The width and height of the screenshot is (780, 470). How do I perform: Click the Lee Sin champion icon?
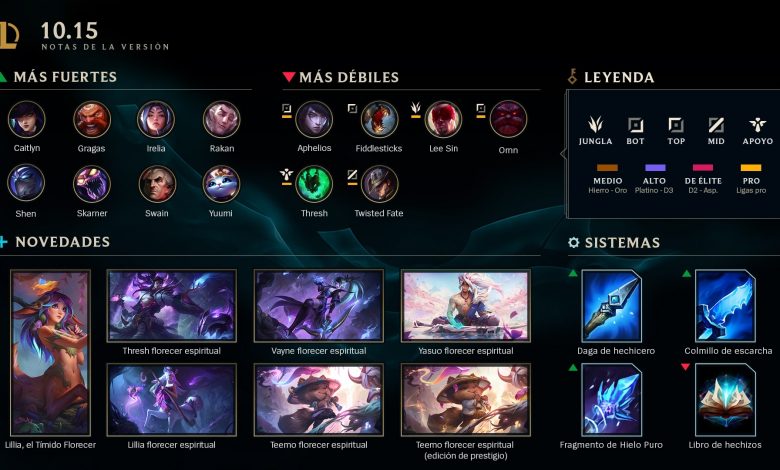click(x=443, y=119)
